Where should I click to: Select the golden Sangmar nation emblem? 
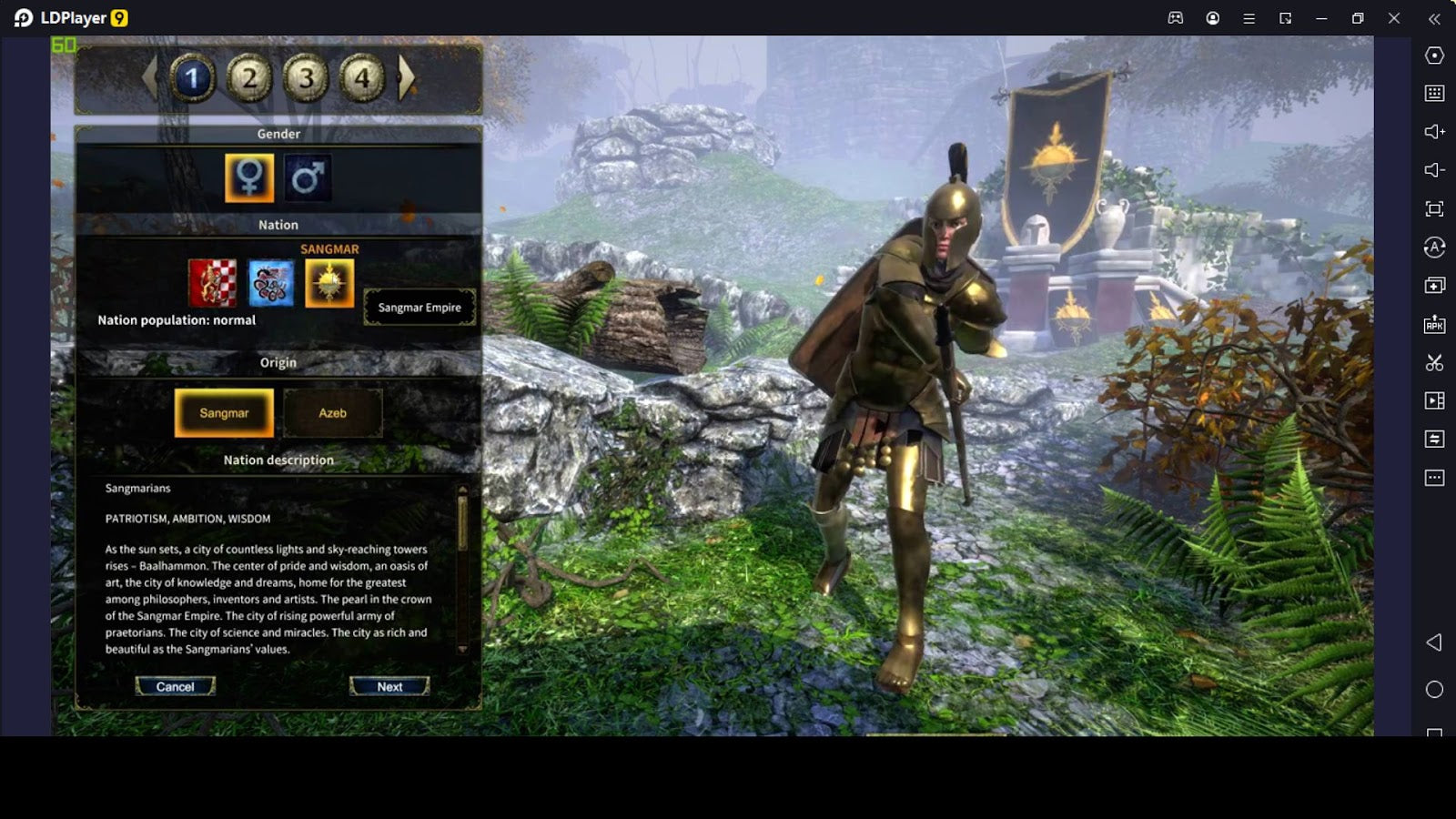pyautogui.click(x=329, y=283)
